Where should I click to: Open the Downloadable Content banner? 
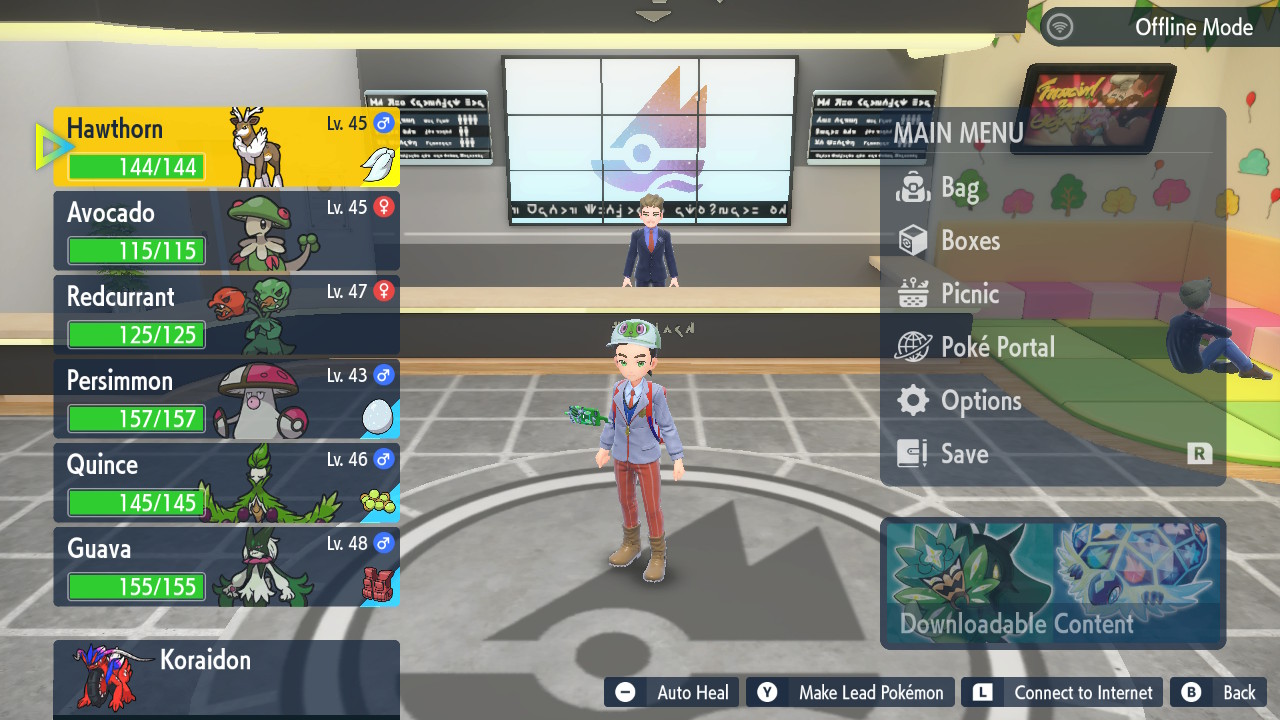1053,583
